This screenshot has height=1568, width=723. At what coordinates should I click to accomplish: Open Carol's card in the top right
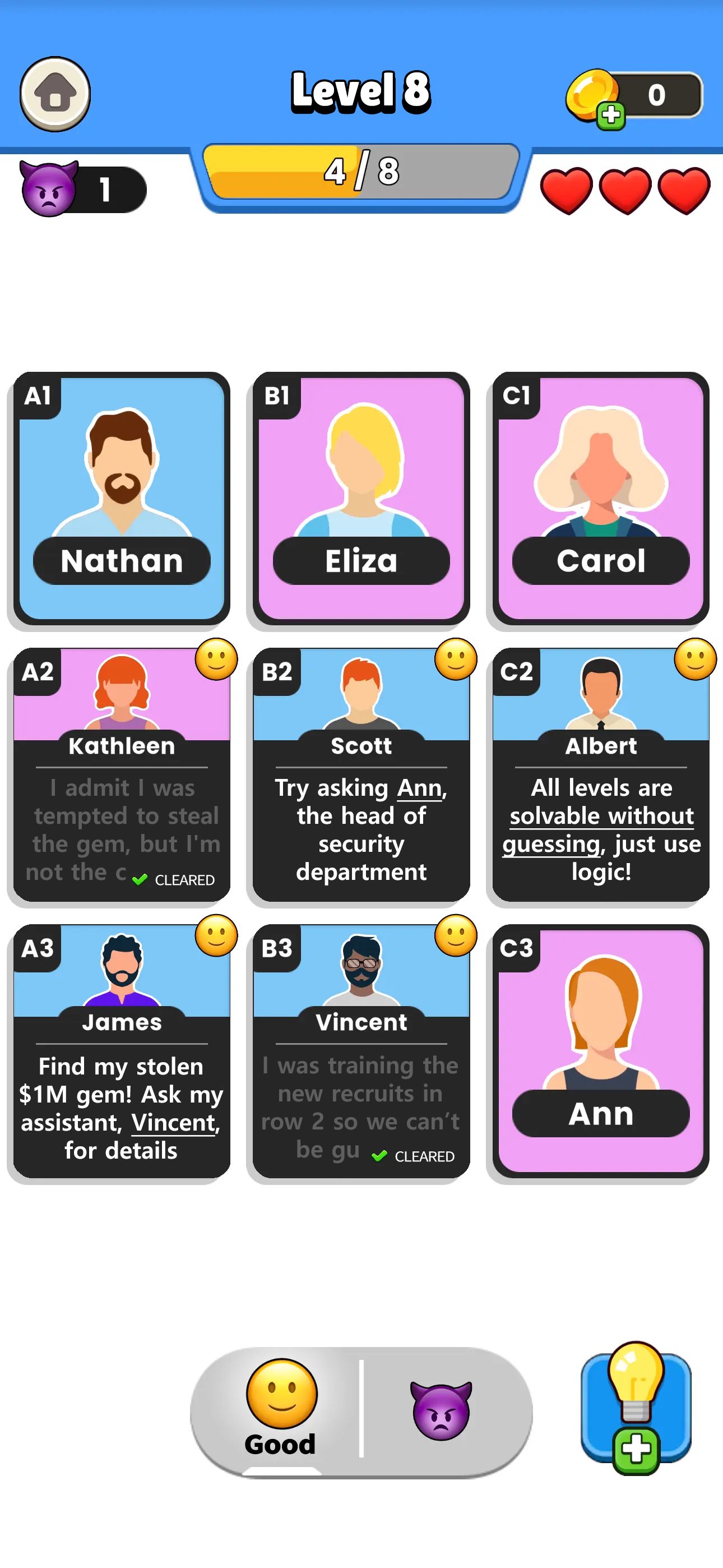600,496
